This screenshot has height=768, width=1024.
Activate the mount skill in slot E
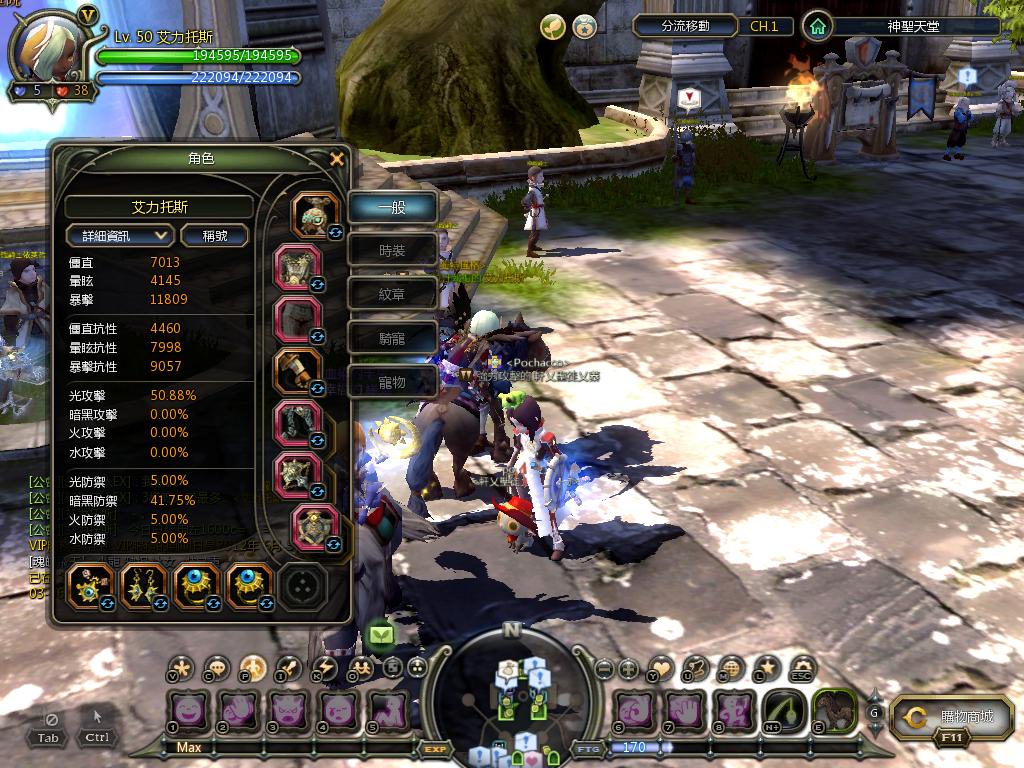pyautogui.click(x=833, y=710)
